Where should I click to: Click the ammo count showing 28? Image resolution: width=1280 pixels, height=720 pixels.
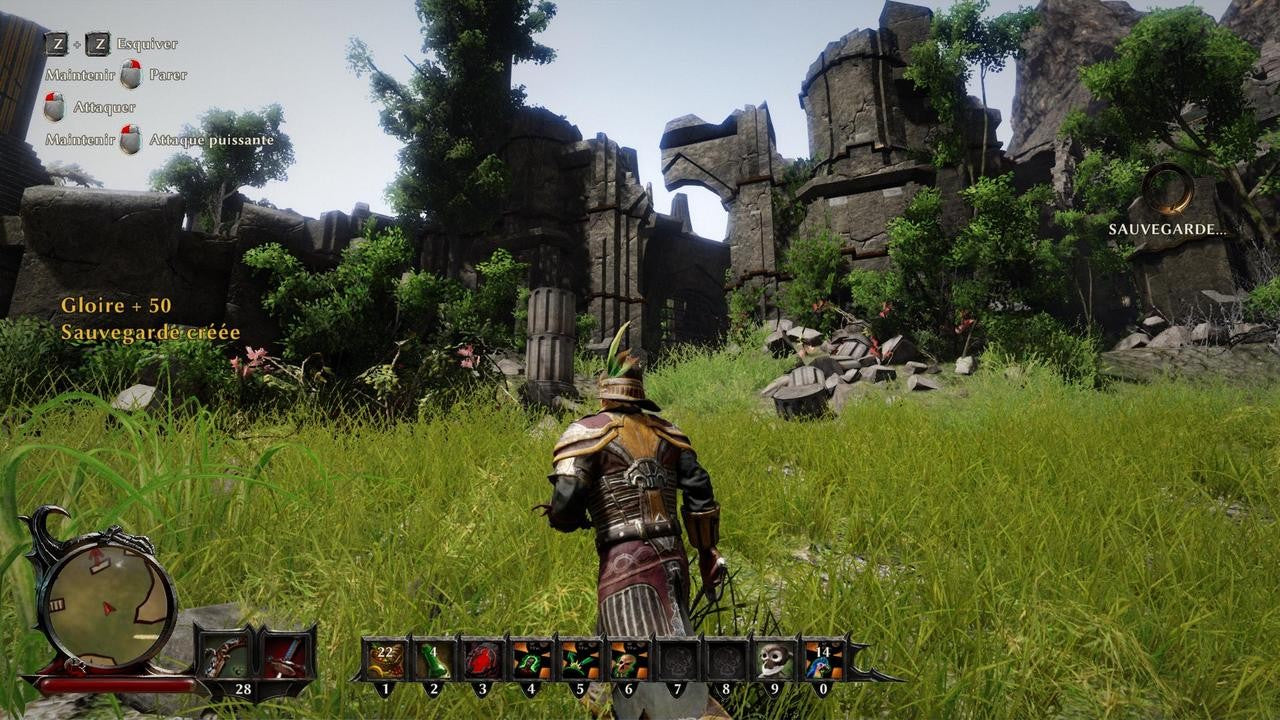click(x=244, y=688)
